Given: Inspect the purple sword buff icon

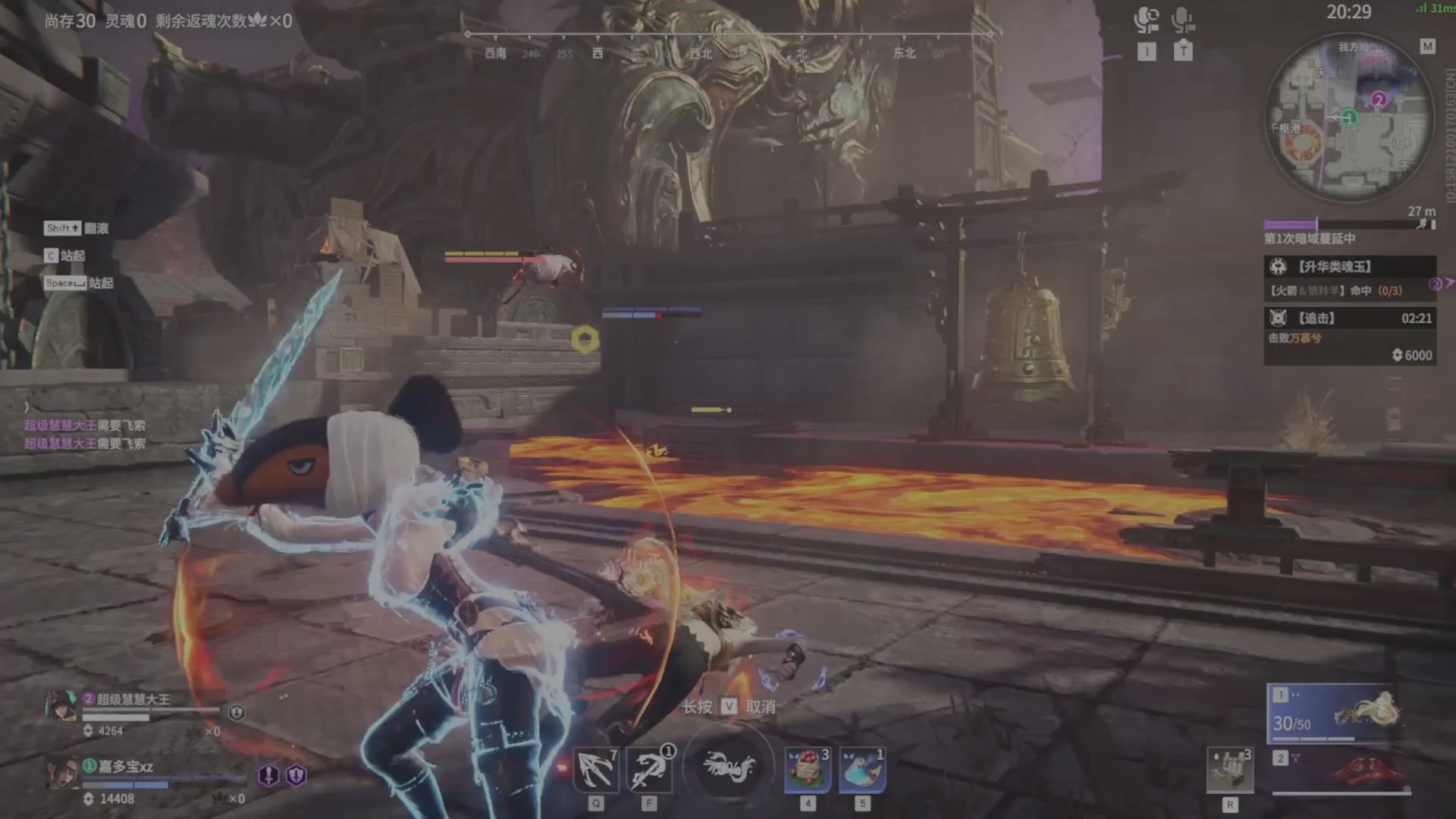Looking at the screenshot, I should [268, 775].
